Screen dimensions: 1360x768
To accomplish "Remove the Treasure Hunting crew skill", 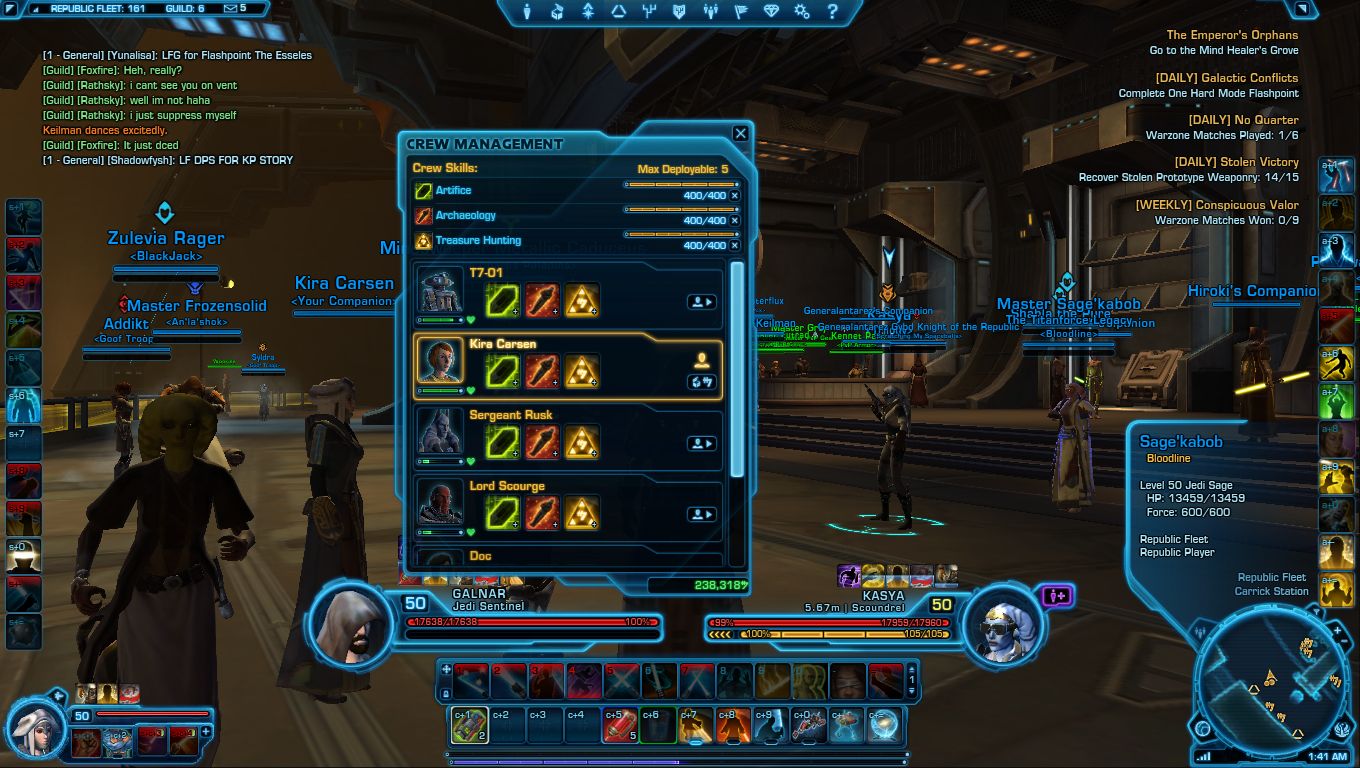I will 735,245.
